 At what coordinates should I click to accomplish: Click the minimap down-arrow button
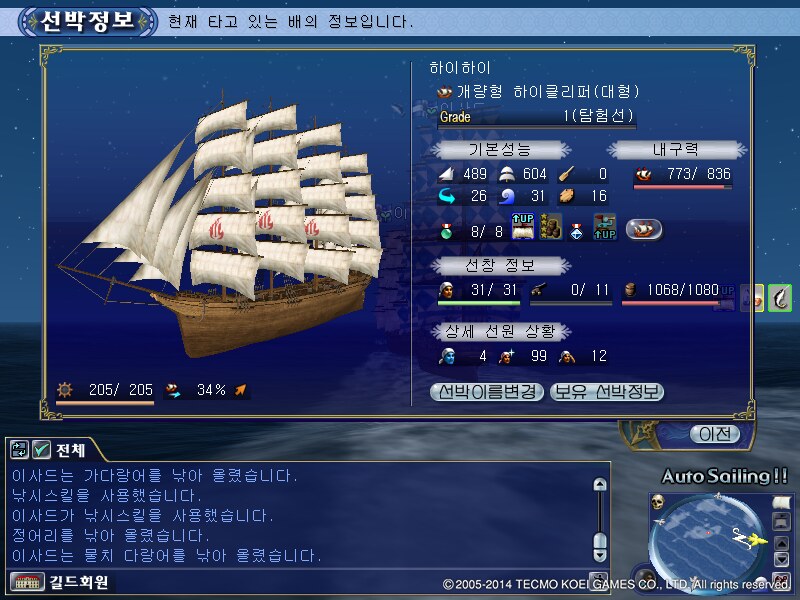point(783,559)
